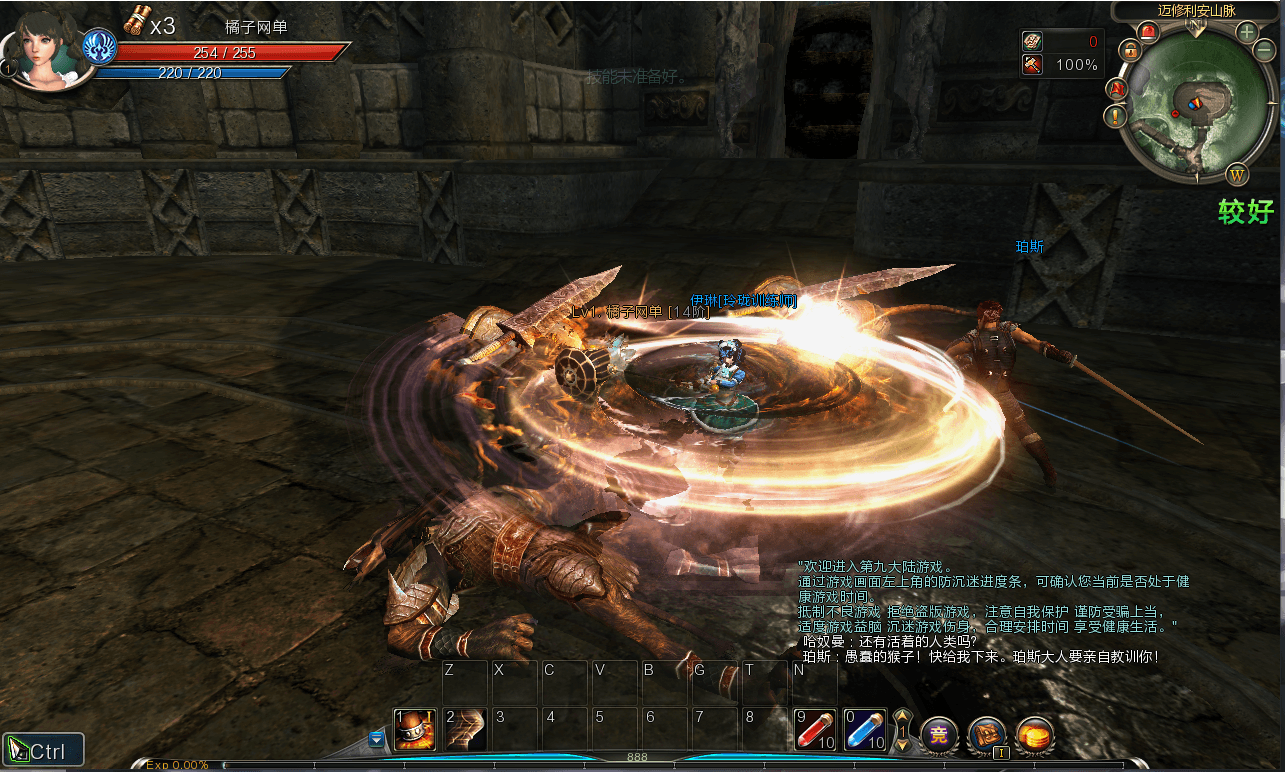Select the blue winged class emblem
1285x772 pixels.
[x=99, y=47]
